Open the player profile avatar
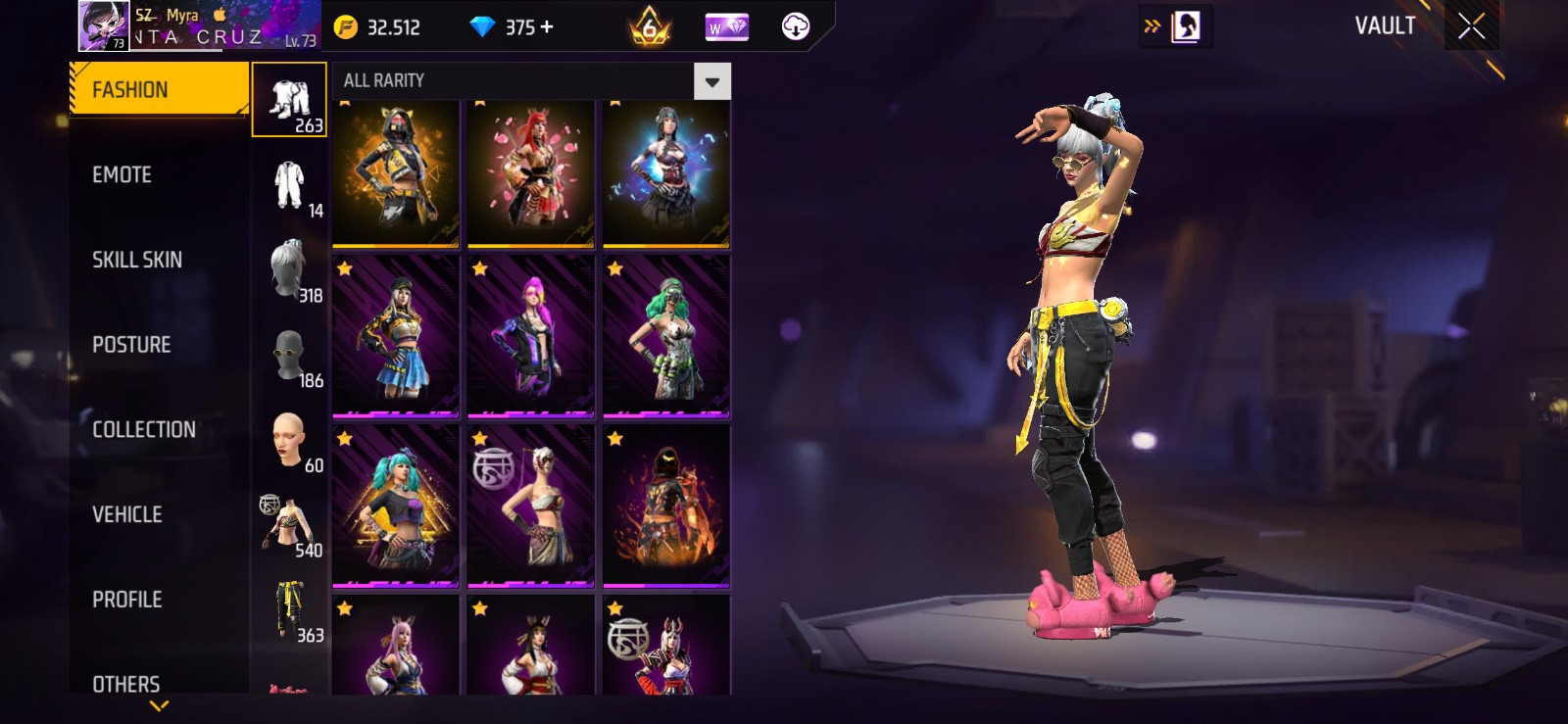Viewport: 1568px width, 724px height. (x=103, y=25)
